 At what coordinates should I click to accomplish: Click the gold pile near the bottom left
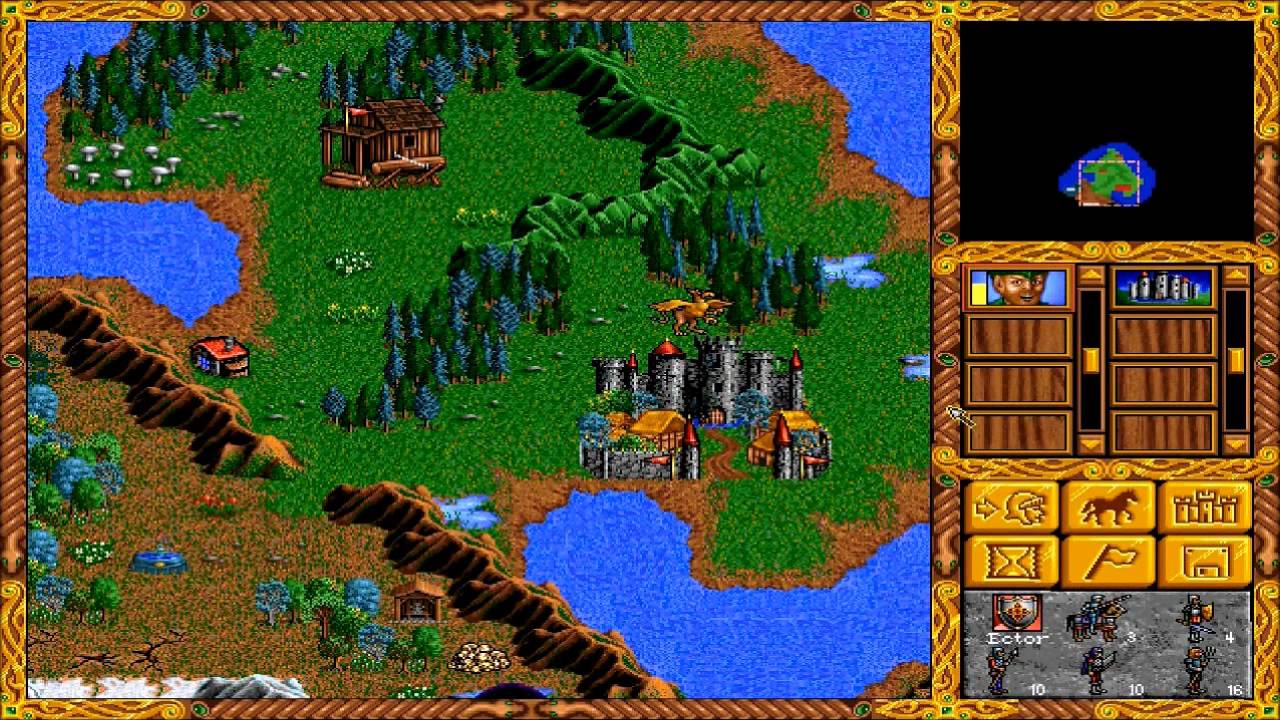click(480, 658)
